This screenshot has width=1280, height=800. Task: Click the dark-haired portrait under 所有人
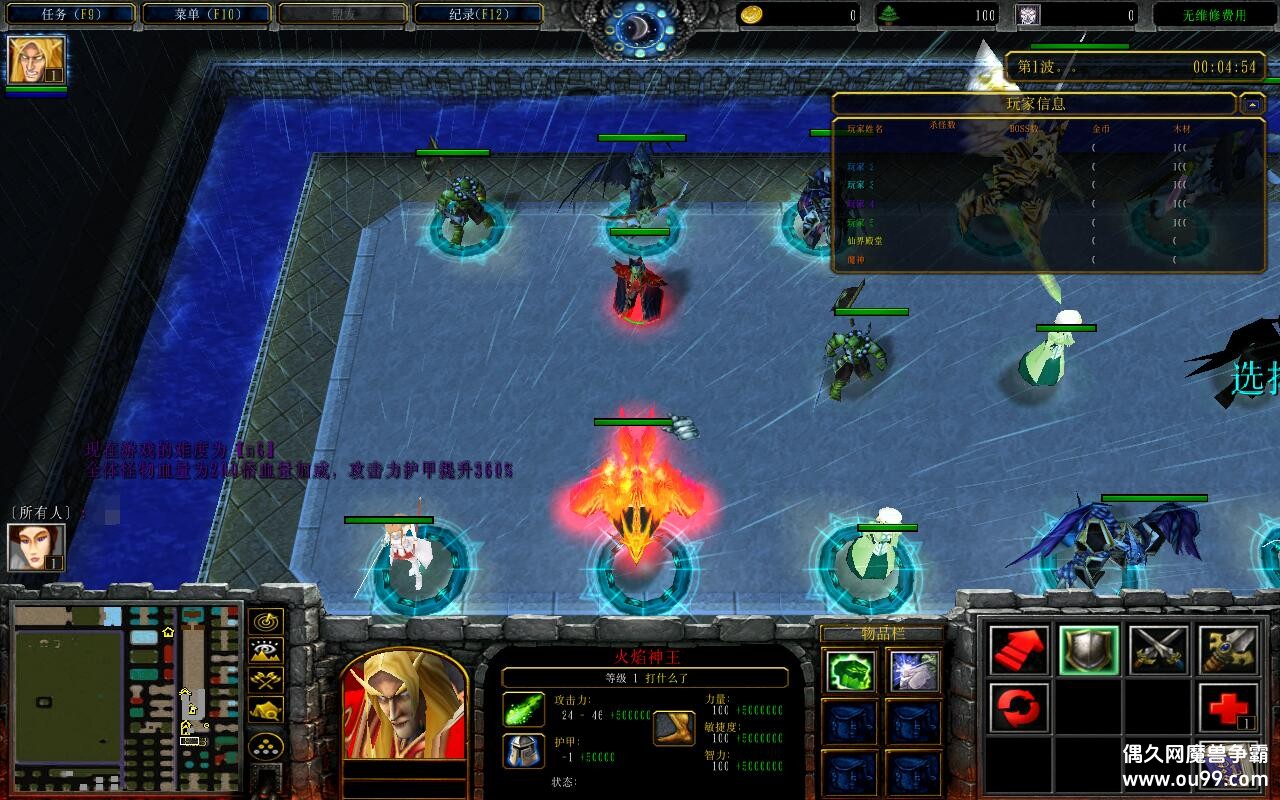[36, 547]
